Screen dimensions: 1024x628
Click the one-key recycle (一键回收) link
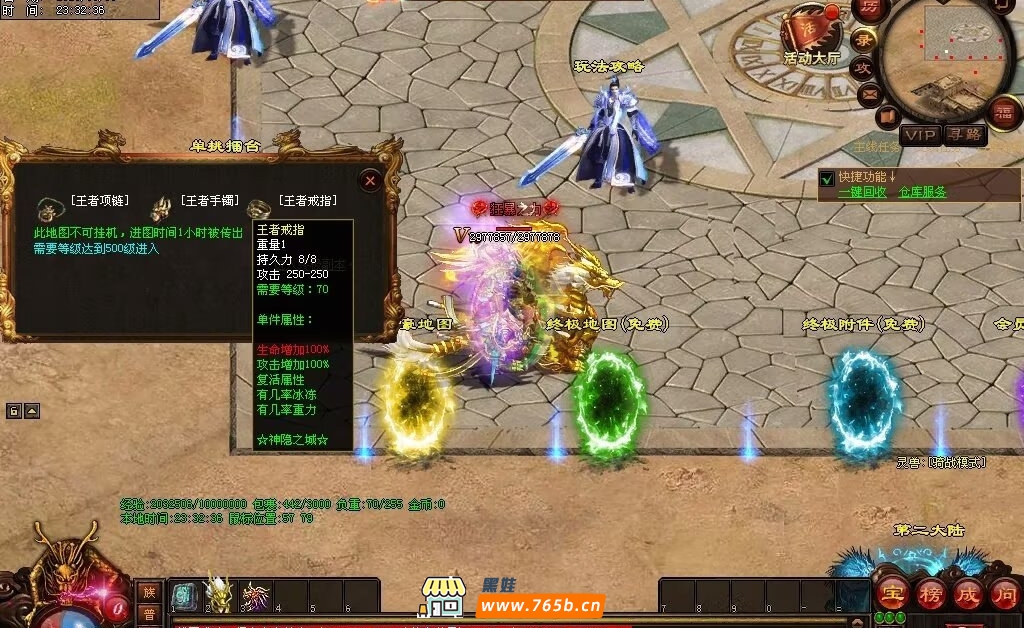click(862, 192)
